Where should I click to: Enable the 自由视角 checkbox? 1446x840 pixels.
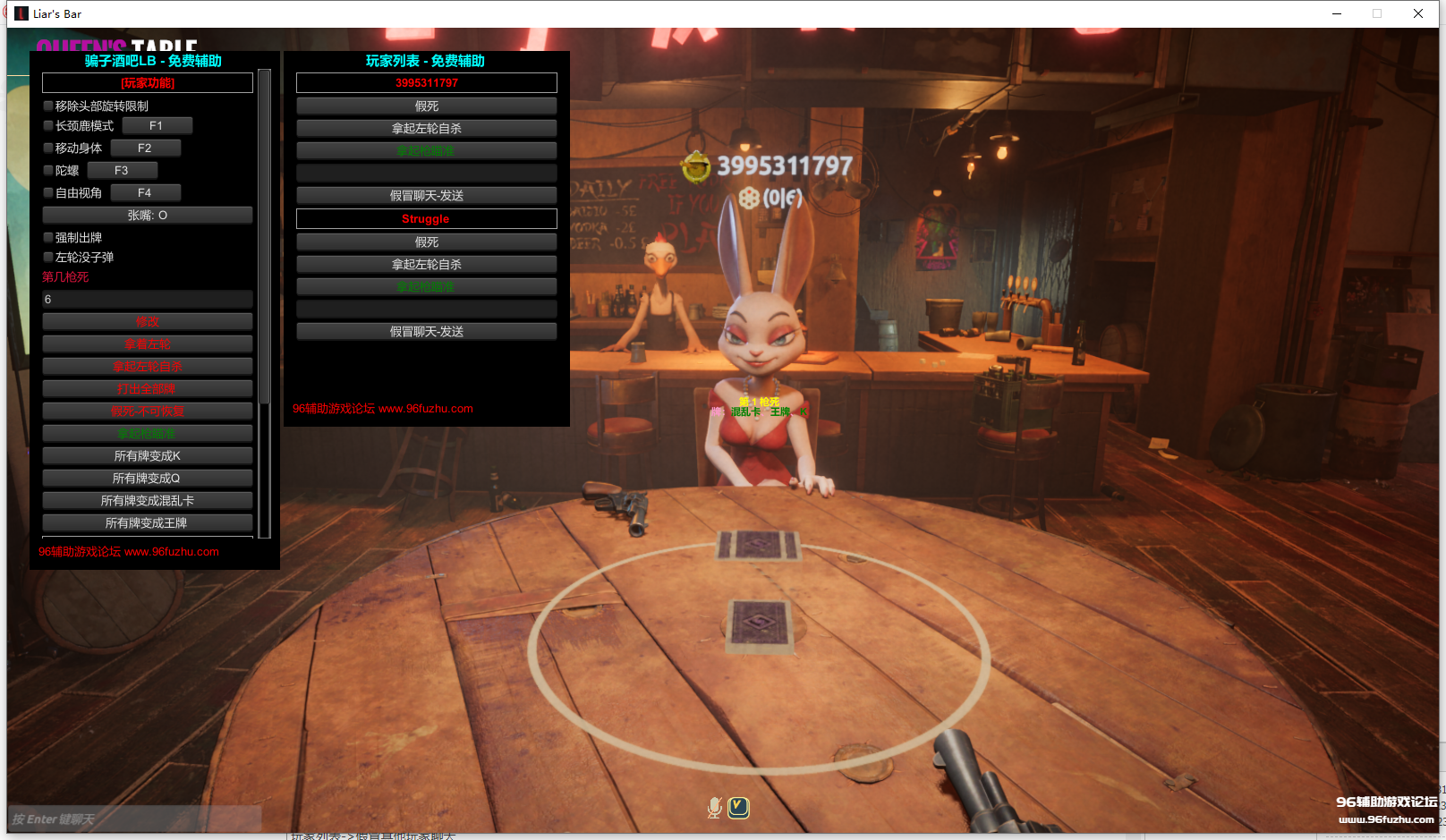coord(48,193)
